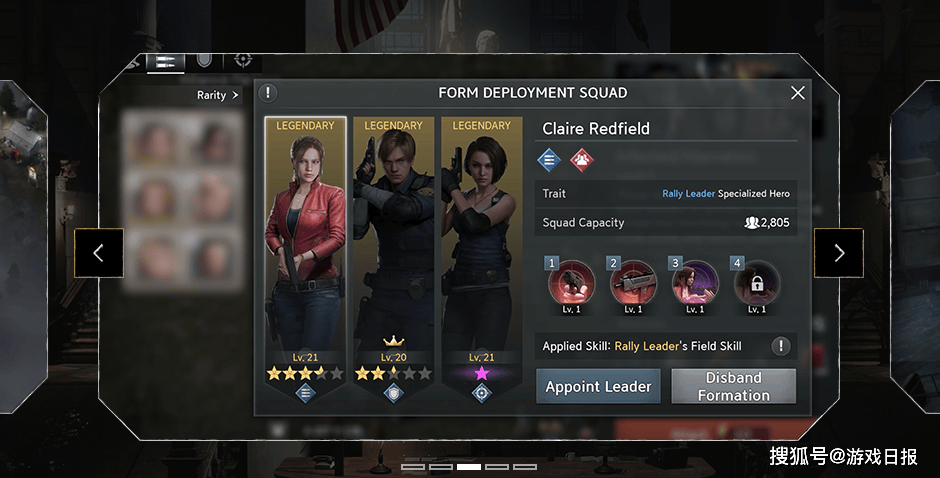Viewport: 940px width, 478px height.
Task: Switch to the crosshair filter tab
Action: coord(242,60)
